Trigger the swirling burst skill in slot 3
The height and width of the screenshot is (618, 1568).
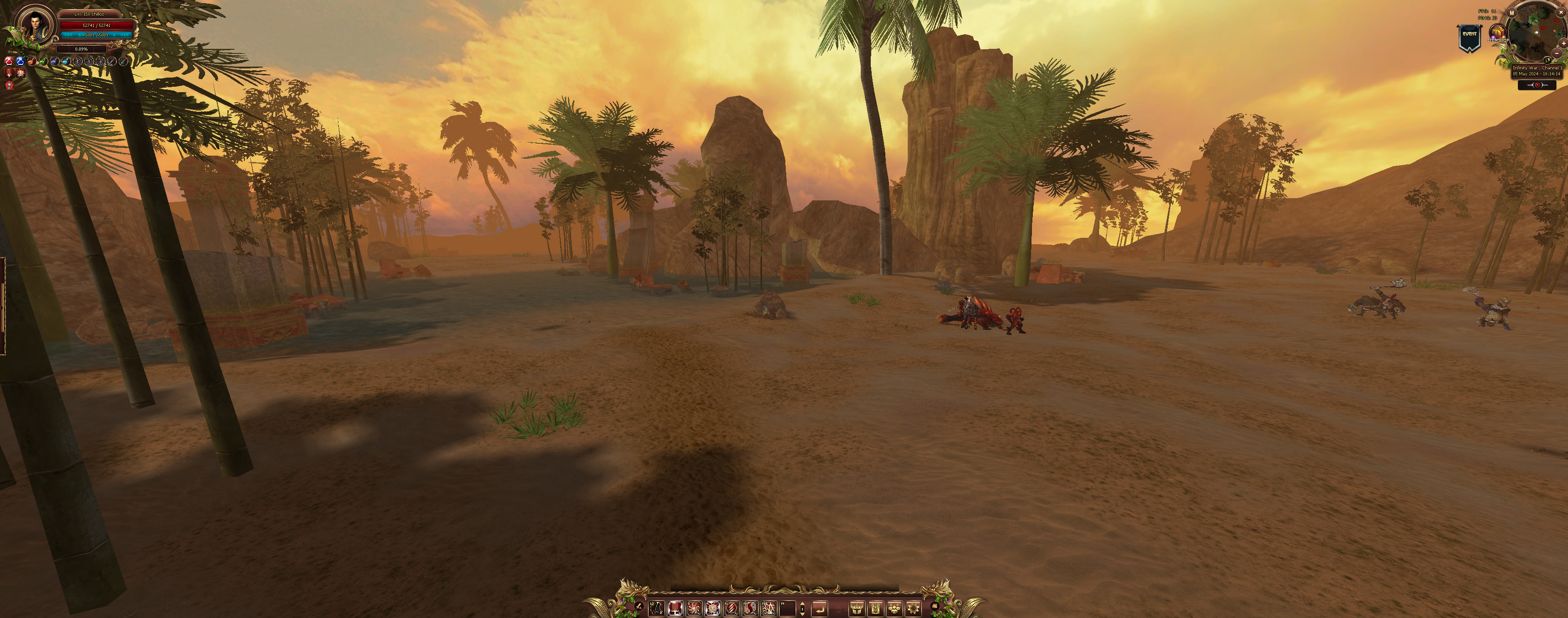point(694,608)
